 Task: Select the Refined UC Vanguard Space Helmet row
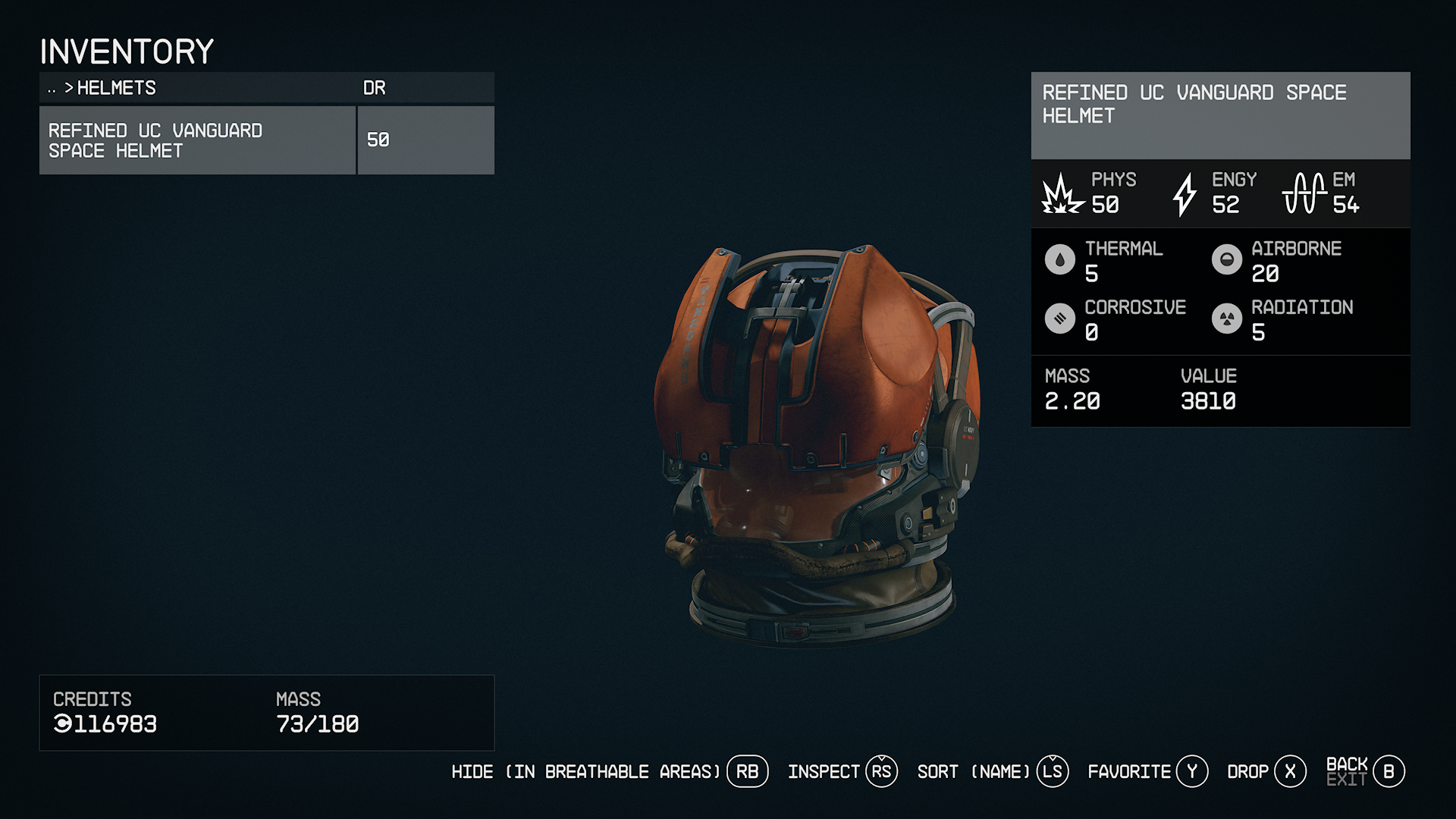197,140
